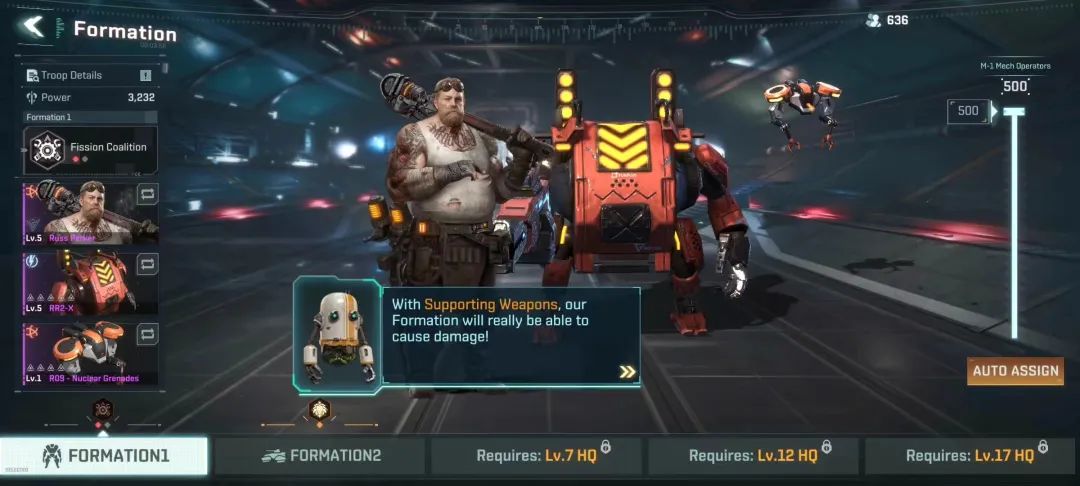Go back using the arrow button
The width and height of the screenshot is (1080, 486).
[34, 28]
